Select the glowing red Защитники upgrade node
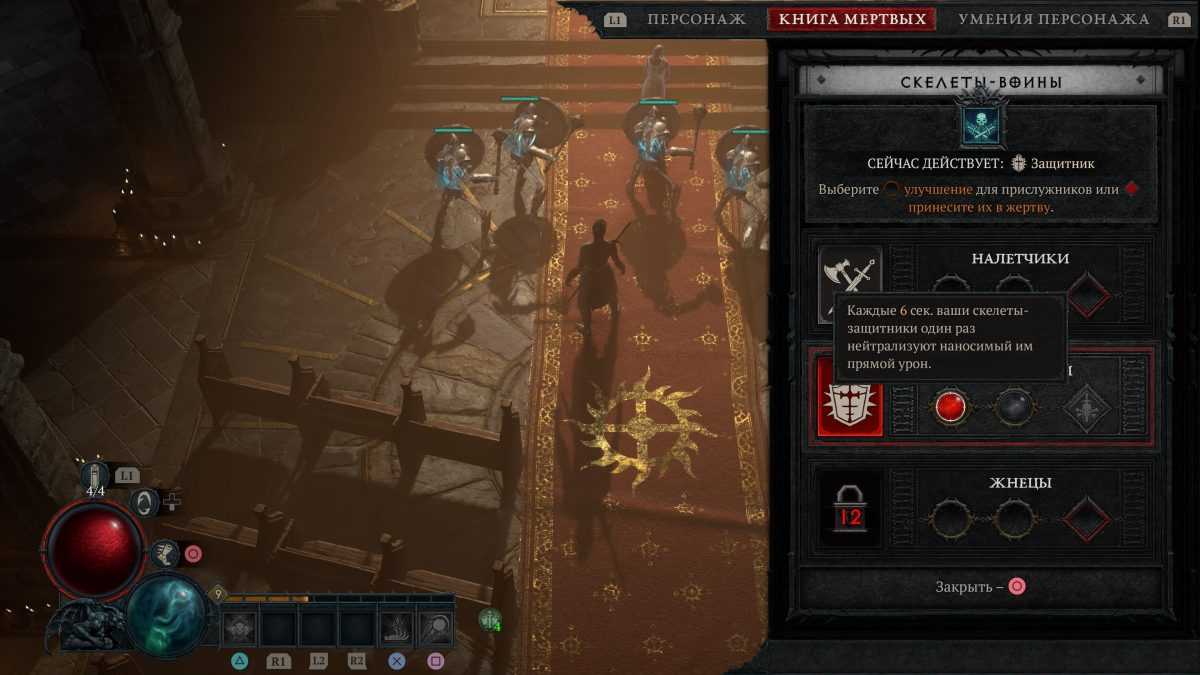This screenshot has width=1200, height=675. tap(951, 407)
